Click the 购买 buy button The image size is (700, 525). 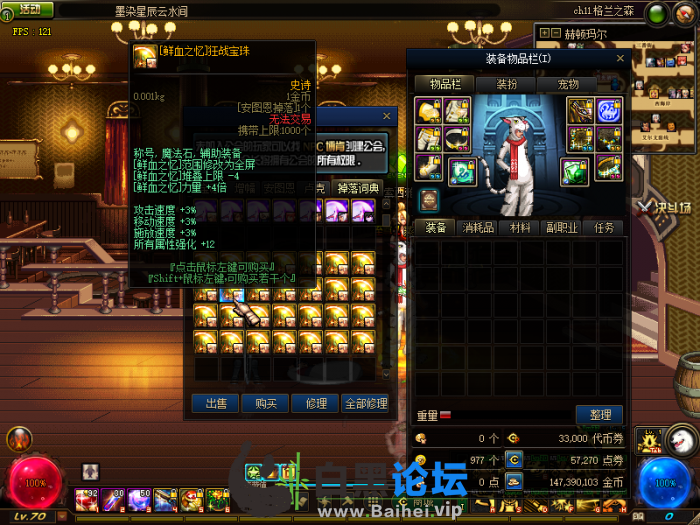[266, 404]
